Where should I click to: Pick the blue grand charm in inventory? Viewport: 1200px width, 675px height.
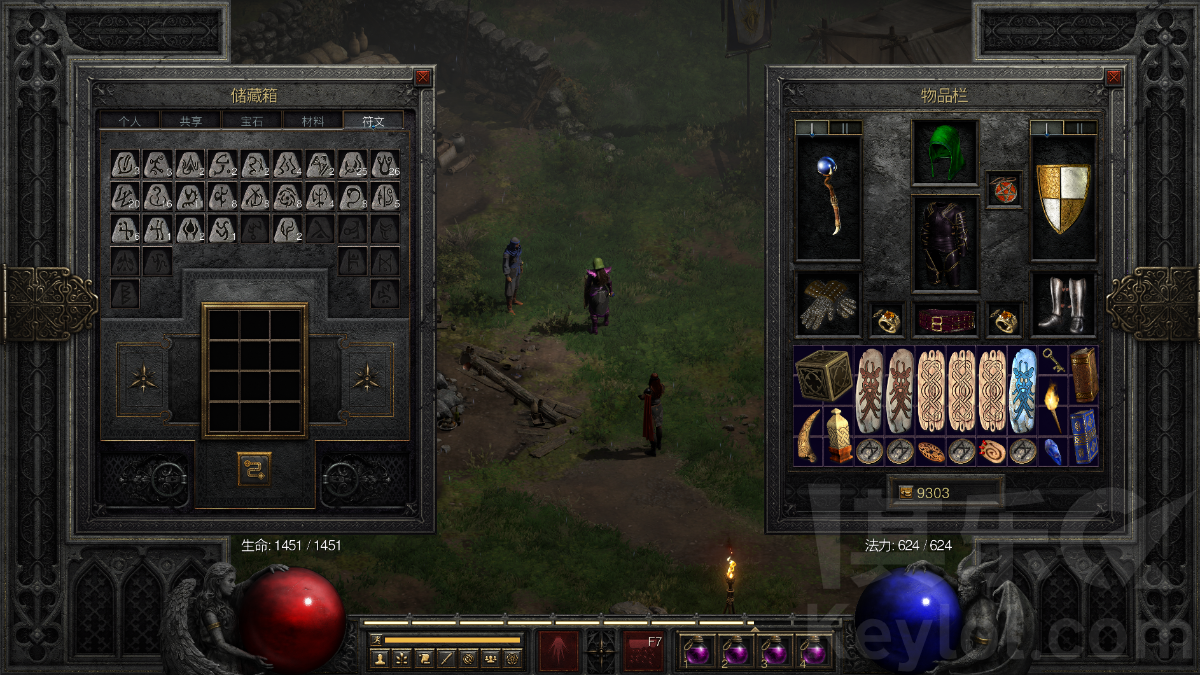coord(1024,390)
